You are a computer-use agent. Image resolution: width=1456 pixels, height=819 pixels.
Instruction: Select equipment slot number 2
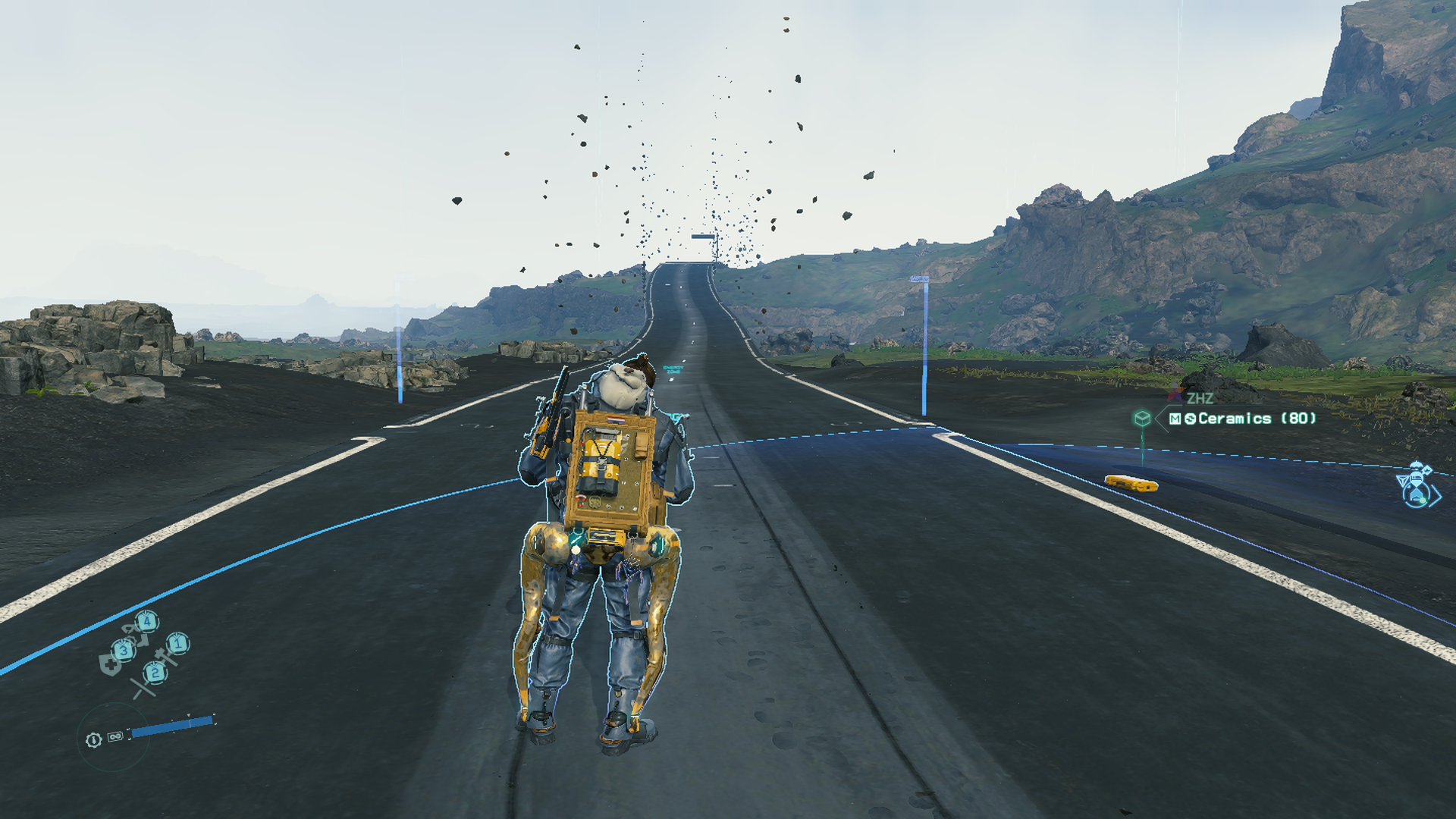point(155,673)
